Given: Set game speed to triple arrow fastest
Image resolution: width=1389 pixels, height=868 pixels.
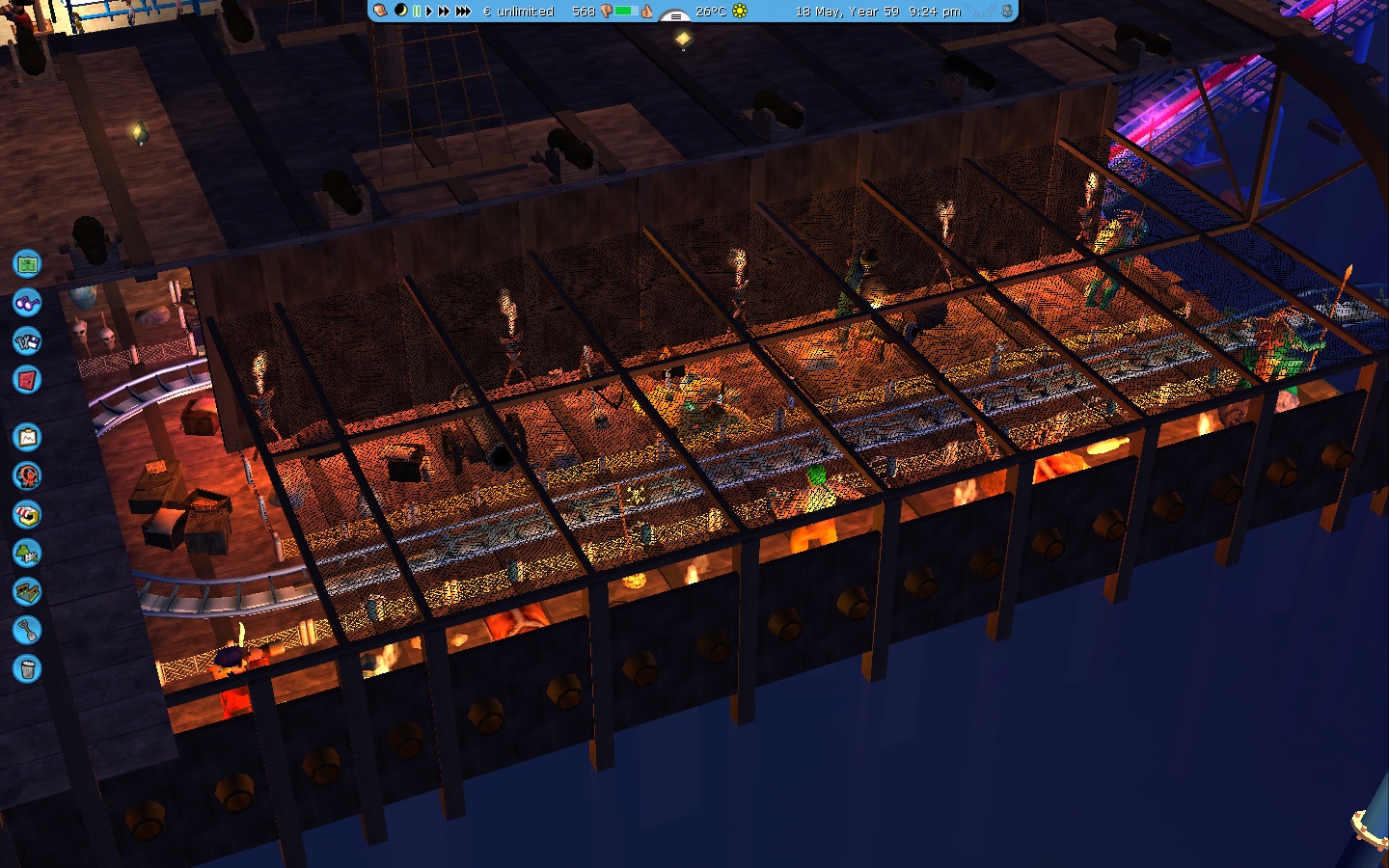Looking at the screenshot, I should pyautogui.click(x=463, y=12).
